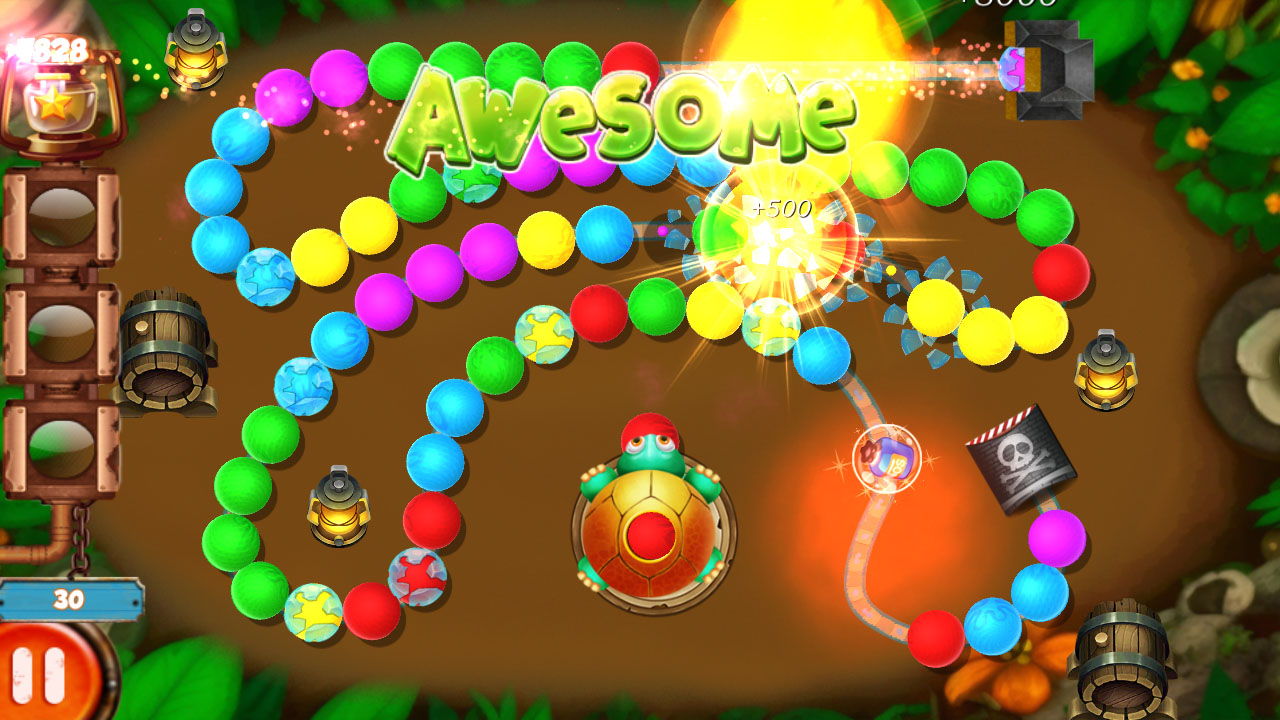This screenshot has width=1280, height=720.
Task: Click the counter showing 30
Action: point(68,598)
